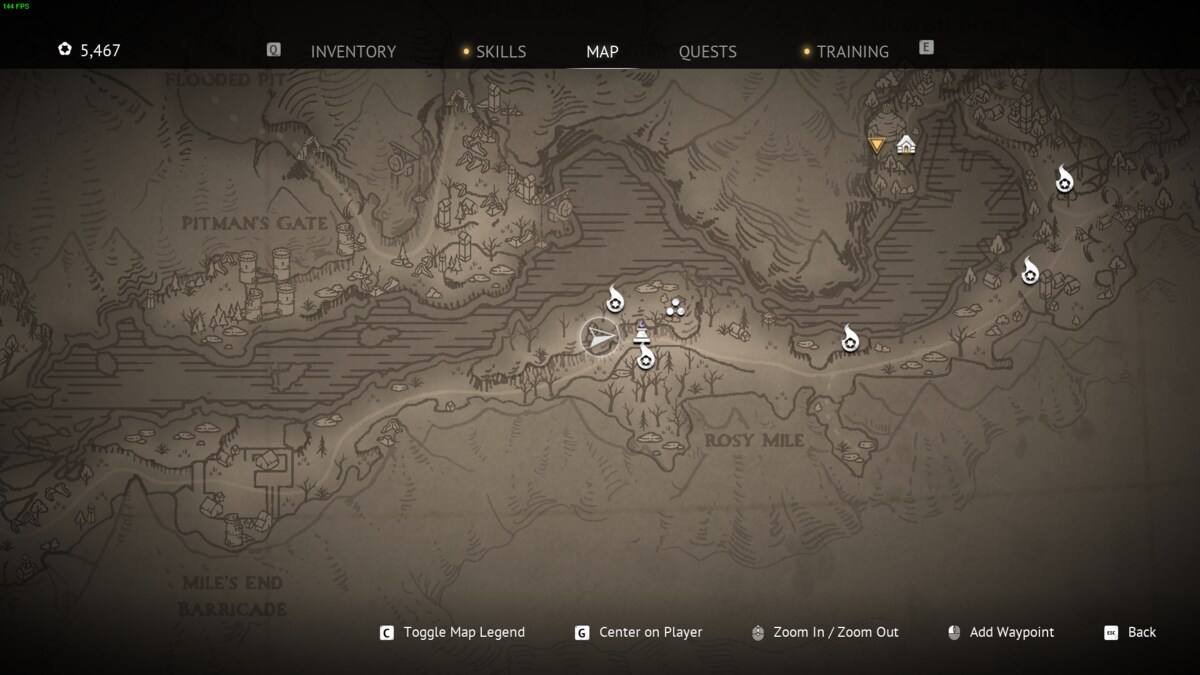Go back from the map screen
1200x675 pixels.
pos(1141,632)
